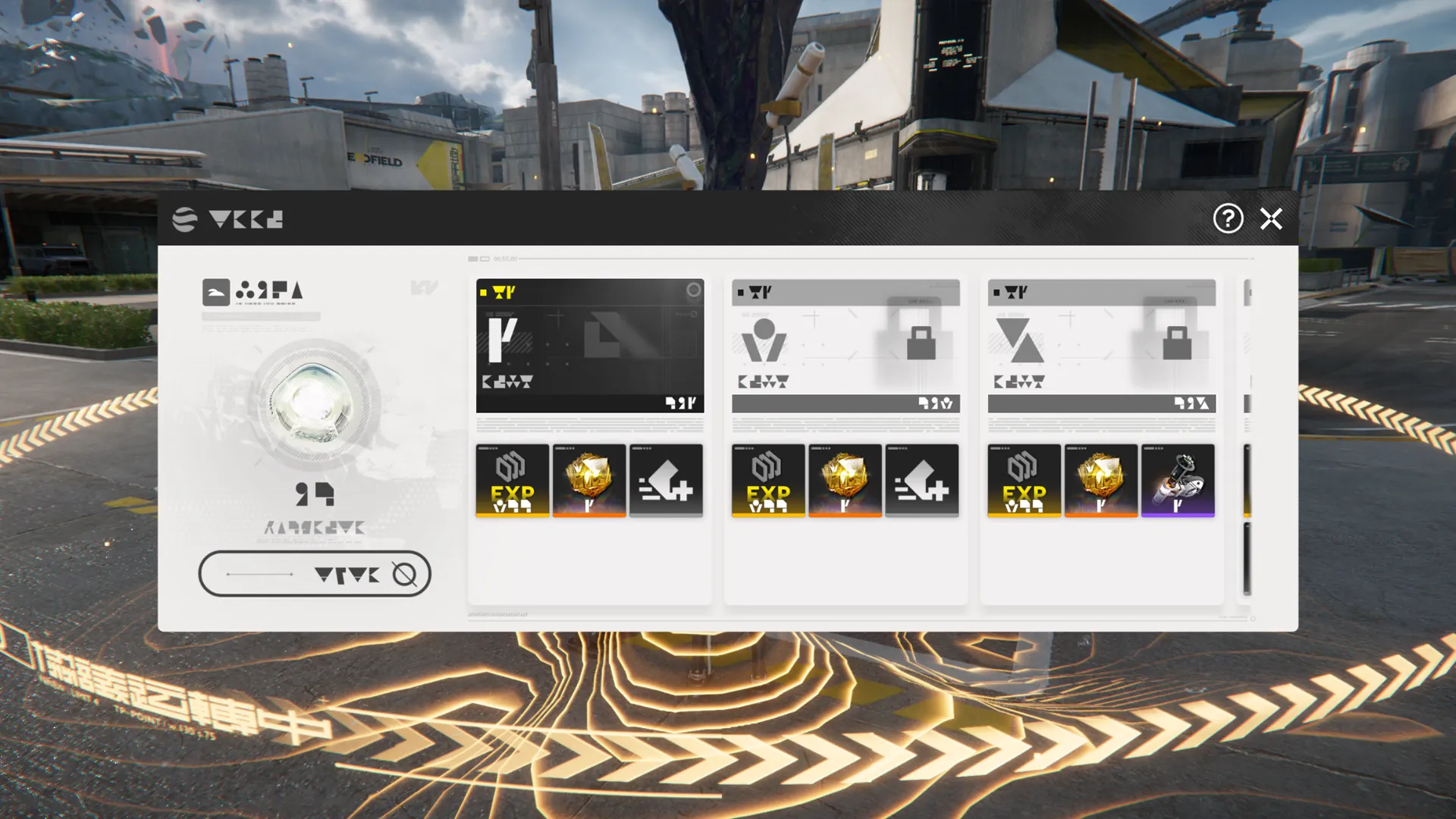The height and width of the screenshot is (819, 1456).
Task: Close the stage selection panel
Action: pyautogui.click(x=1271, y=219)
